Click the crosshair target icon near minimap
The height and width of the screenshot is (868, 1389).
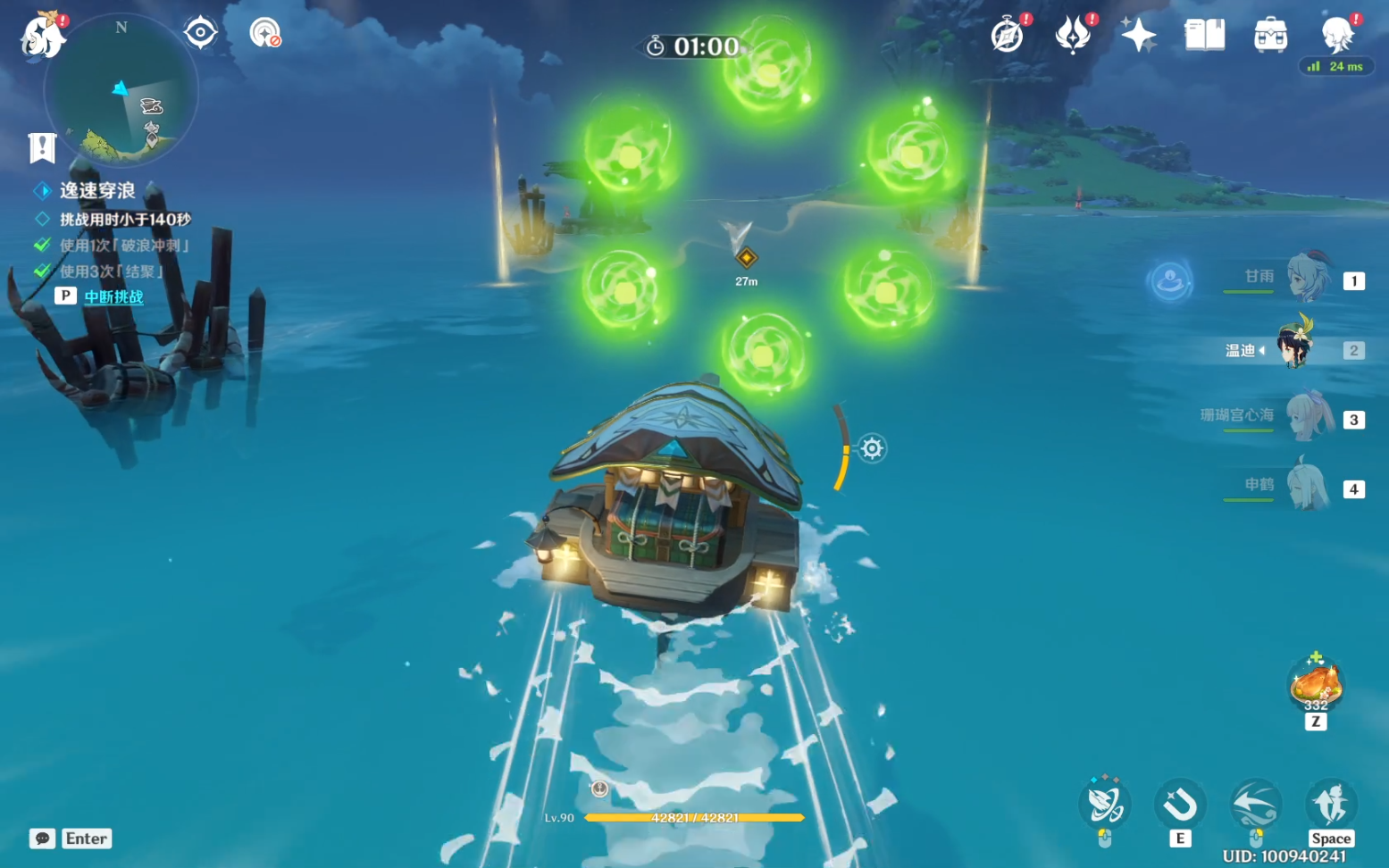click(200, 33)
